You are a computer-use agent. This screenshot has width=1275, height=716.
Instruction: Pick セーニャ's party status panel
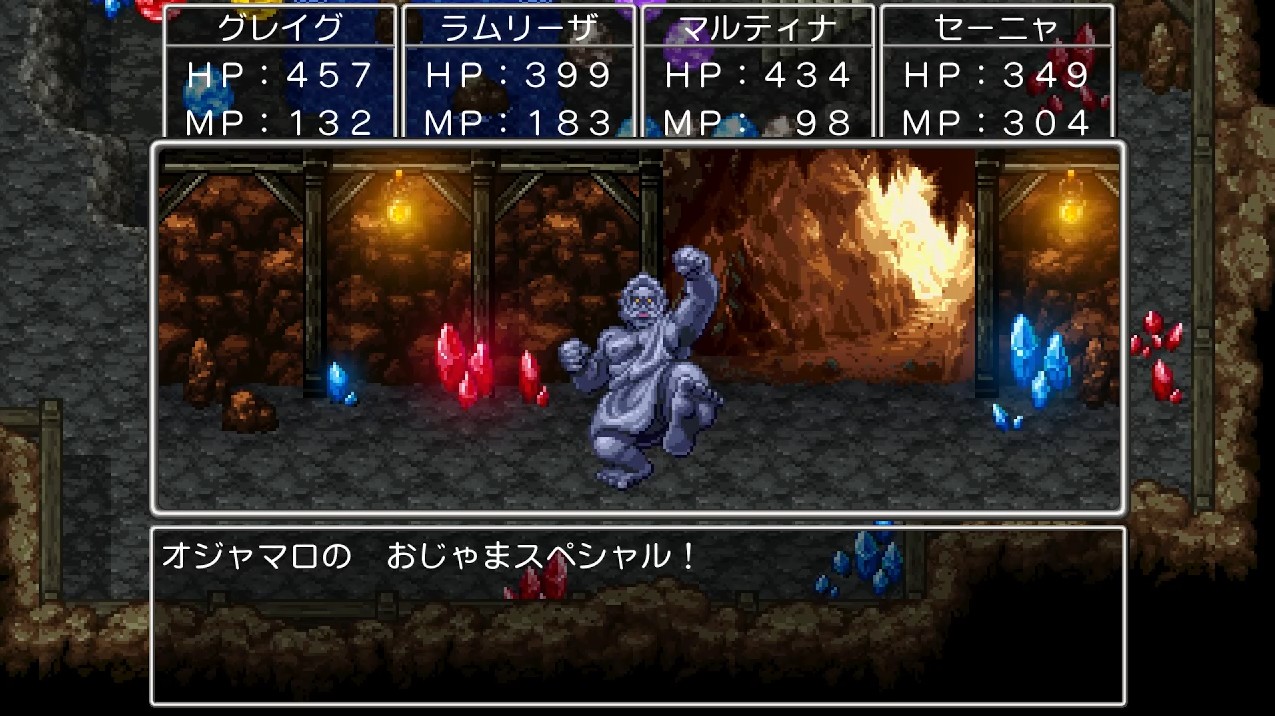tap(996, 72)
